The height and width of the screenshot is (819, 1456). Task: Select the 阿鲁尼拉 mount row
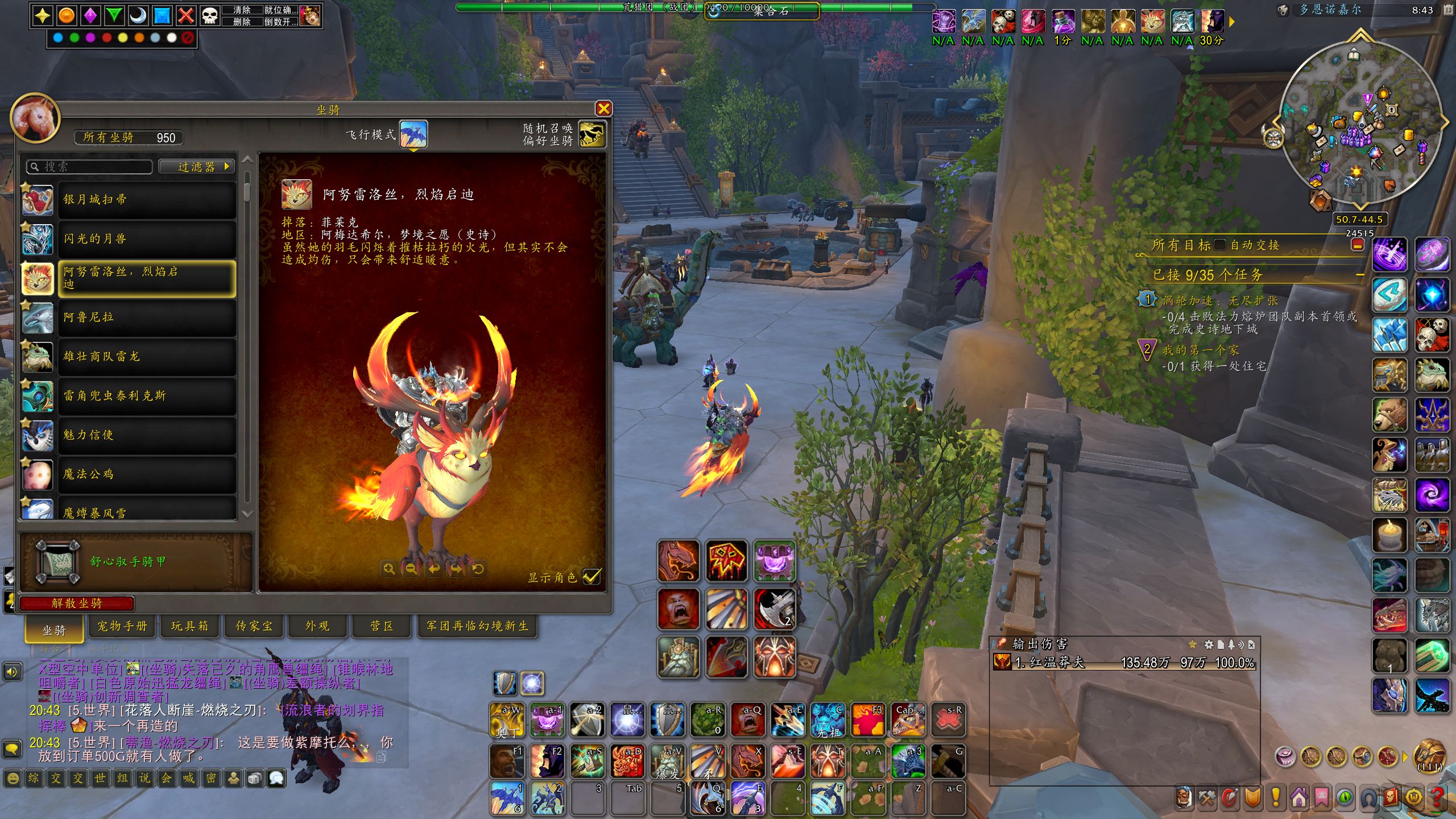[x=147, y=317]
